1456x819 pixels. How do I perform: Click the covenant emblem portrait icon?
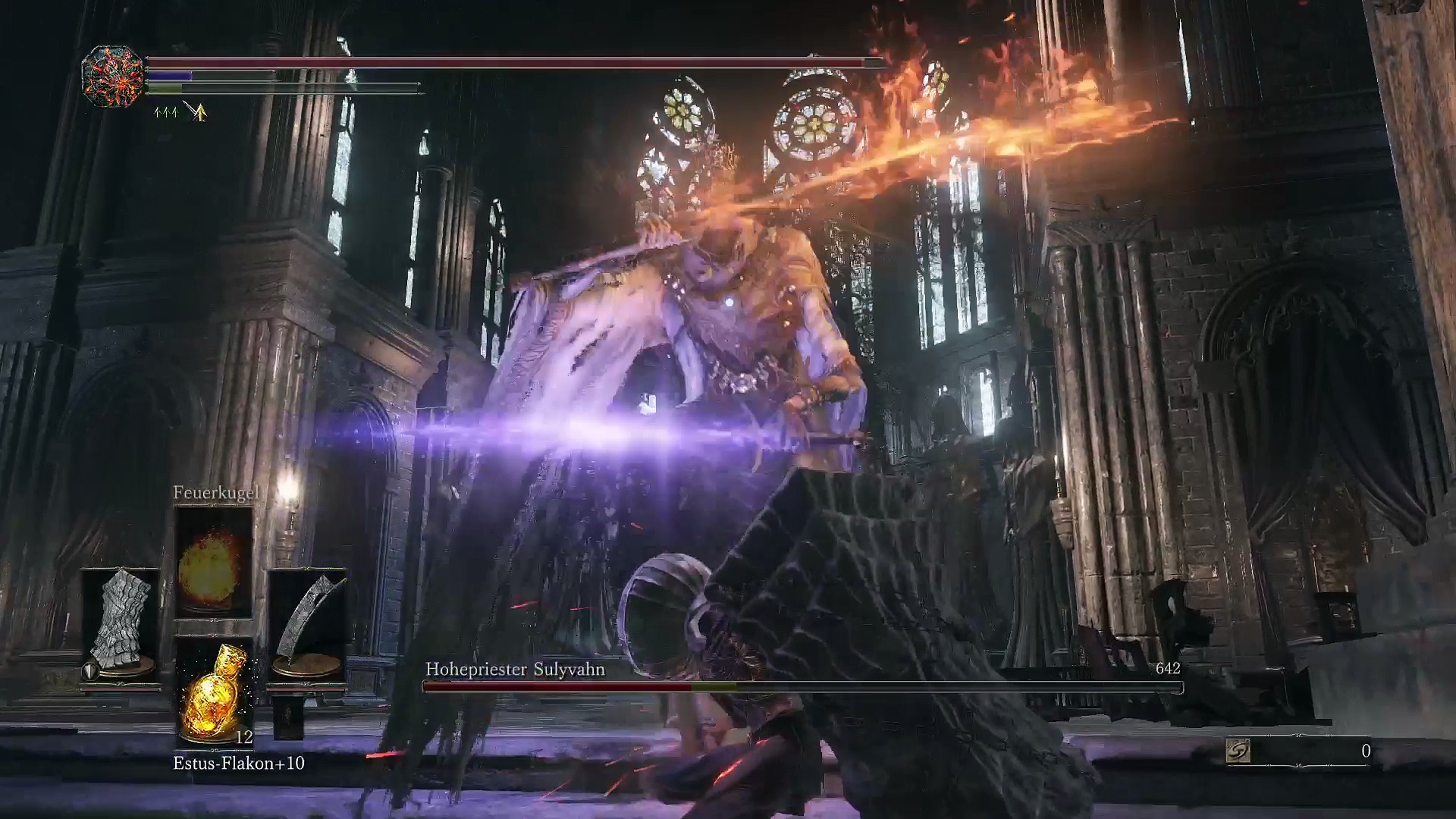pyautogui.click(x=113, y=75)
